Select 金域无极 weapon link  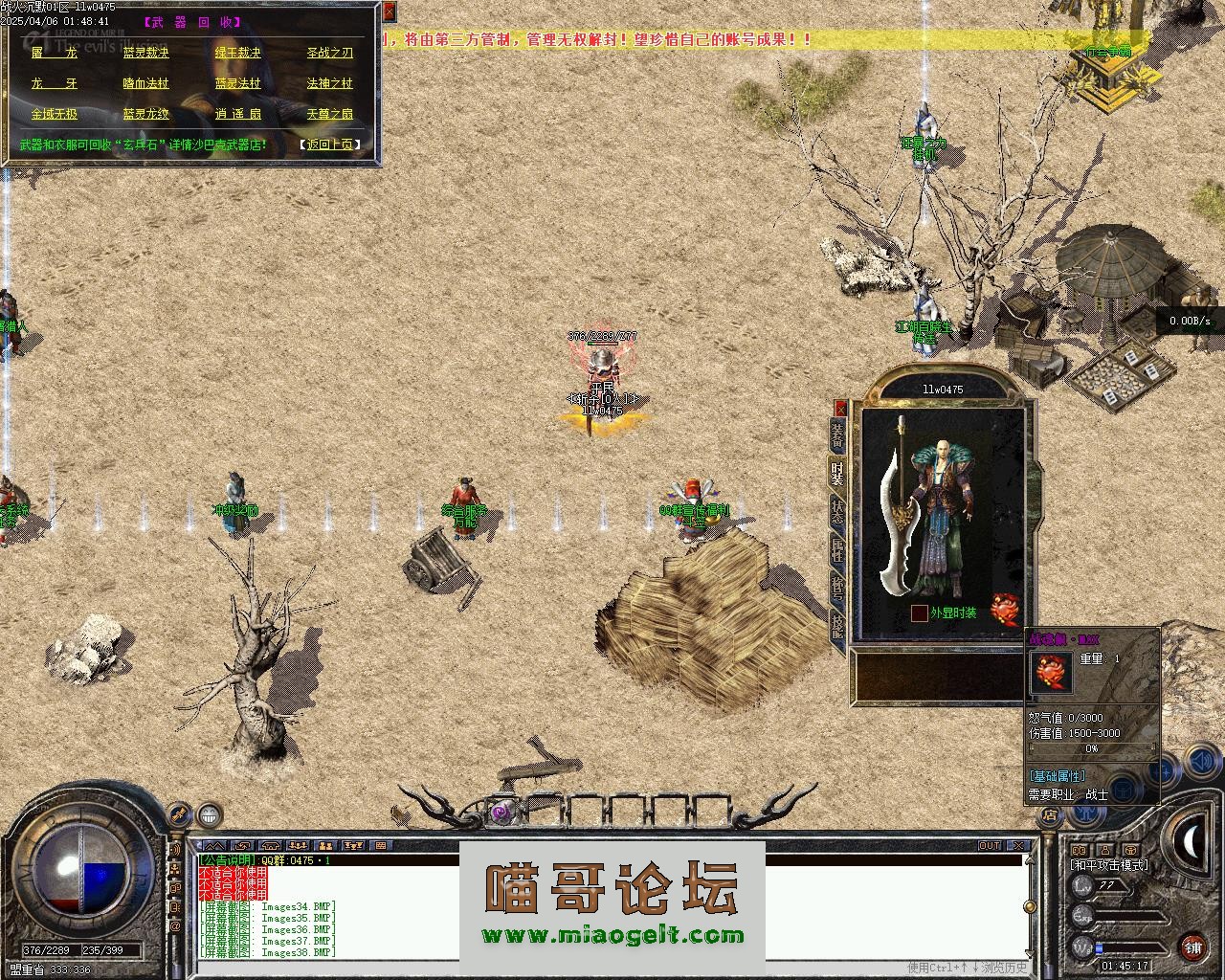pos(54,115)
